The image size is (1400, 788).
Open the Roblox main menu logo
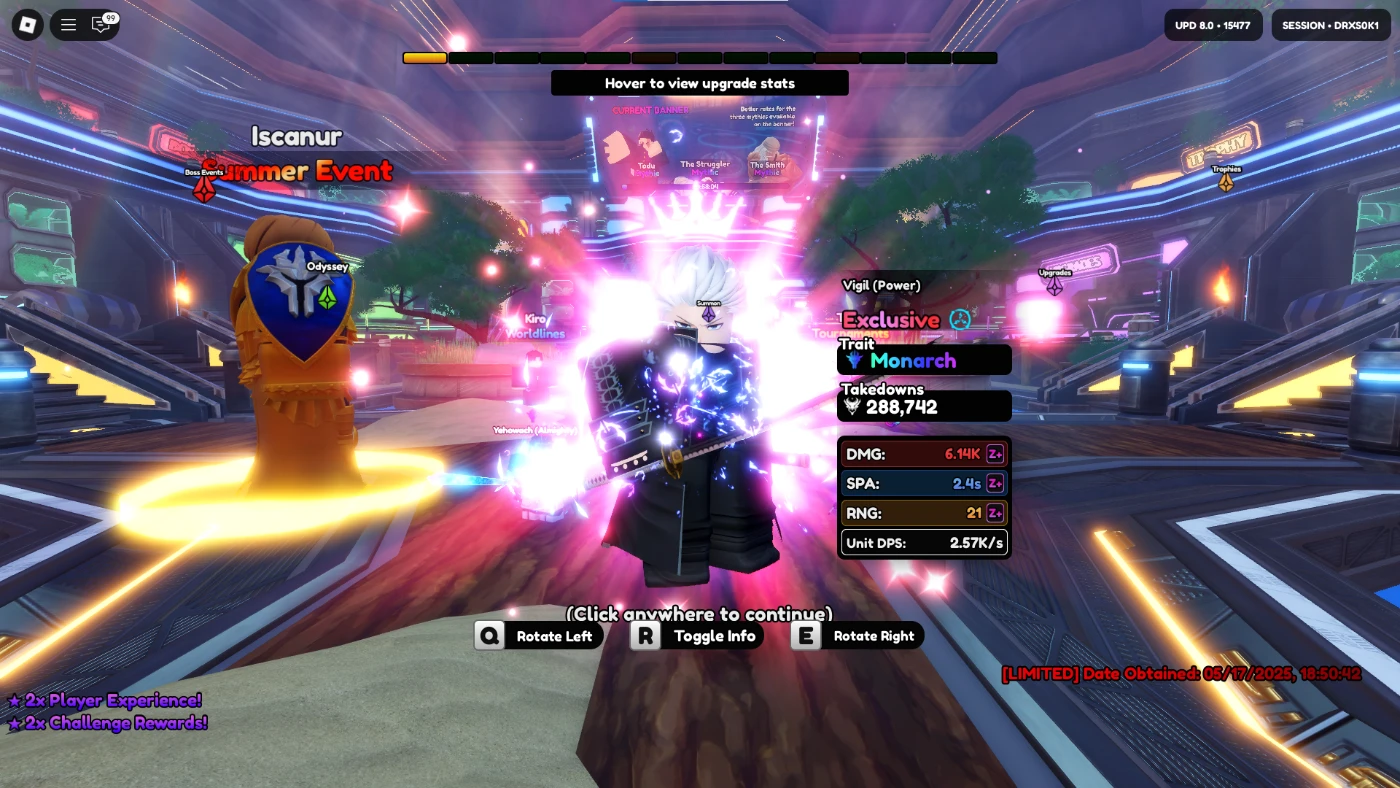pyautogui.click(x=27, y=25)
